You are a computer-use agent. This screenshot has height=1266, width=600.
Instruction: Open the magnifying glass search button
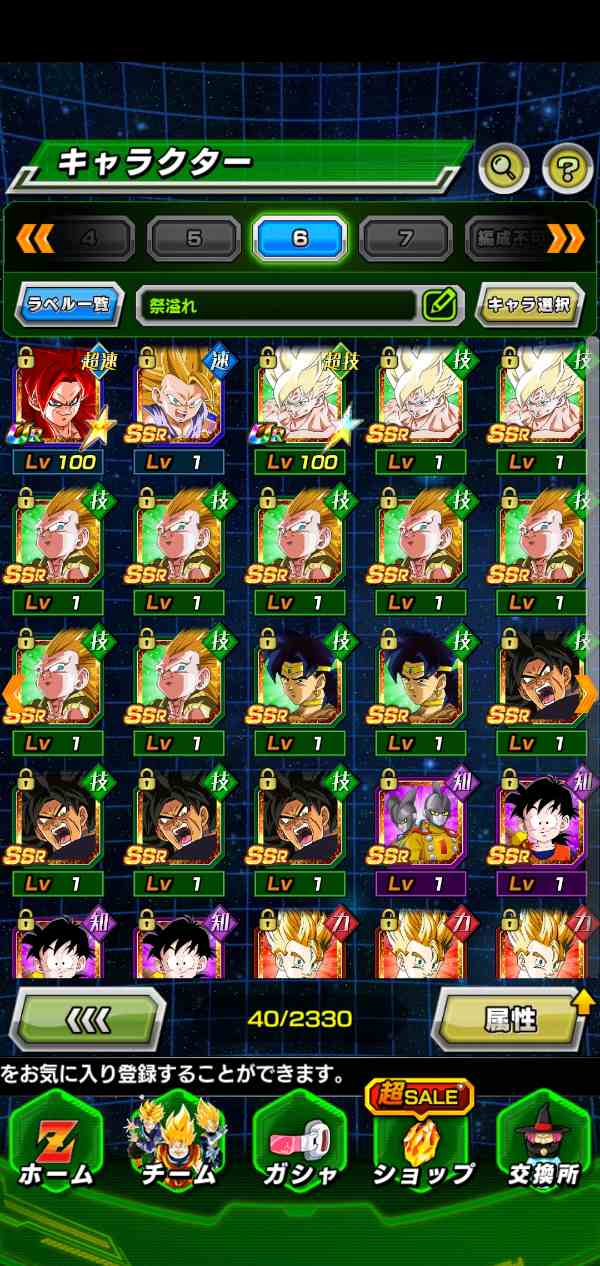coord(503,168)
